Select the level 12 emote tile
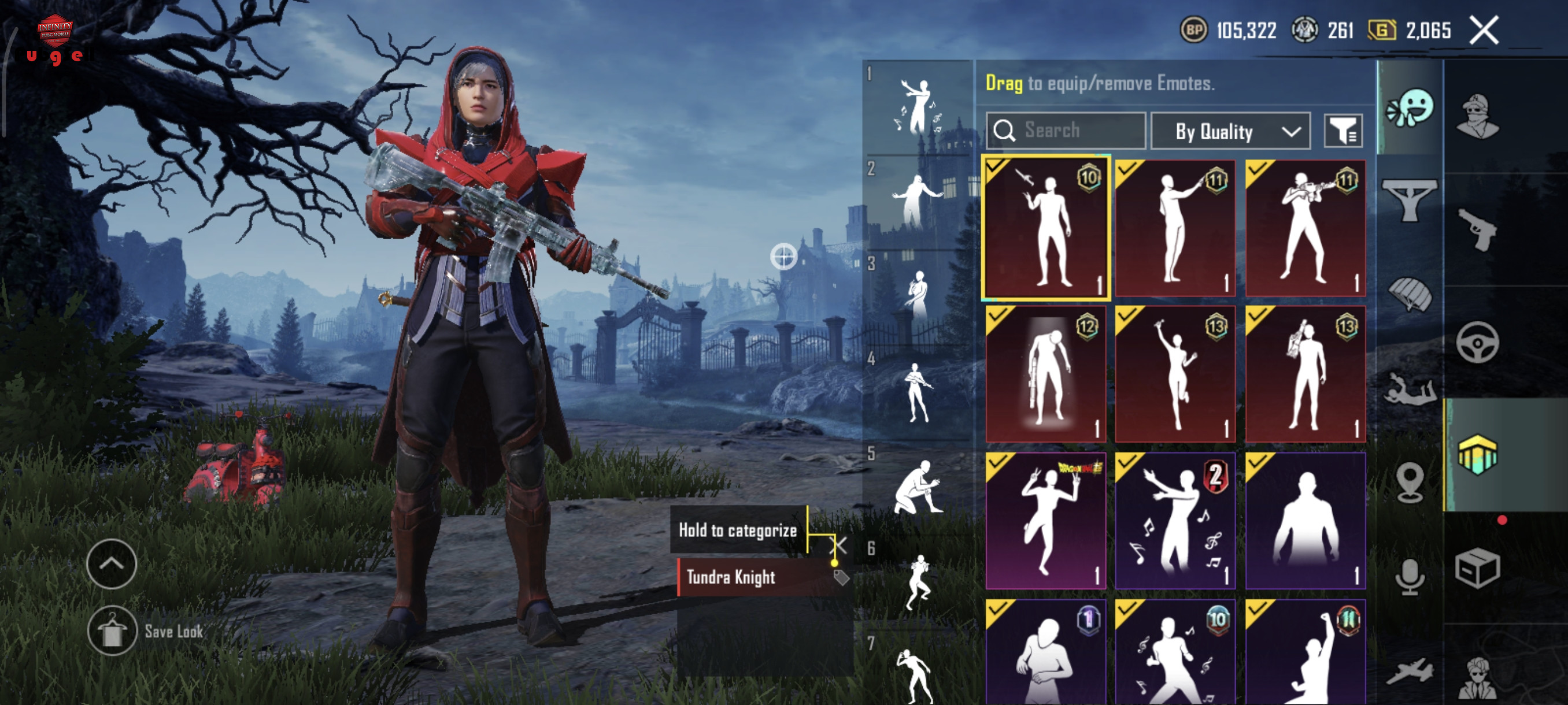 (1046, 374)
